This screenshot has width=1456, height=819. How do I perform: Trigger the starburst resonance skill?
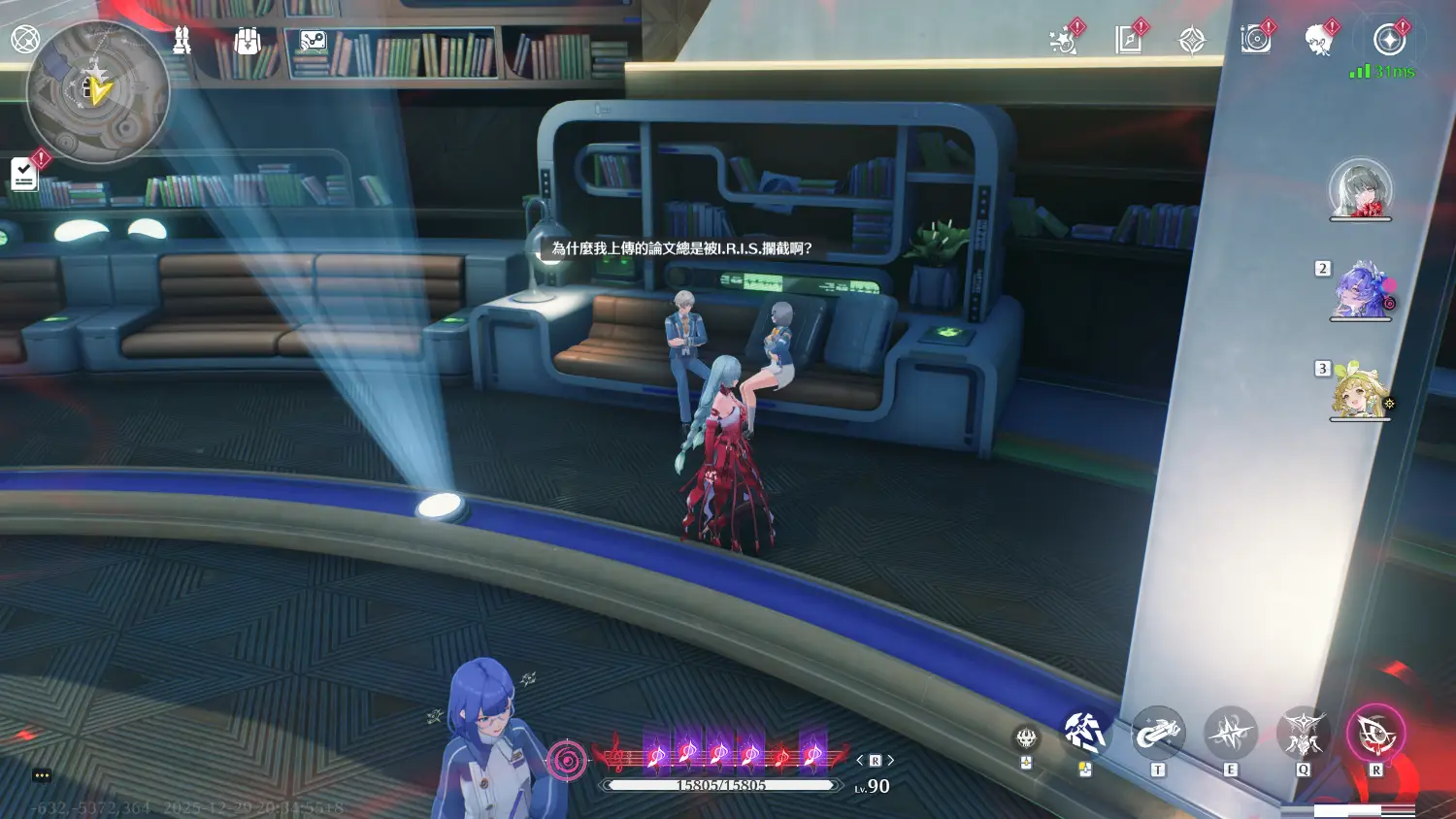pyautogui.click(x=1231, y=734)
